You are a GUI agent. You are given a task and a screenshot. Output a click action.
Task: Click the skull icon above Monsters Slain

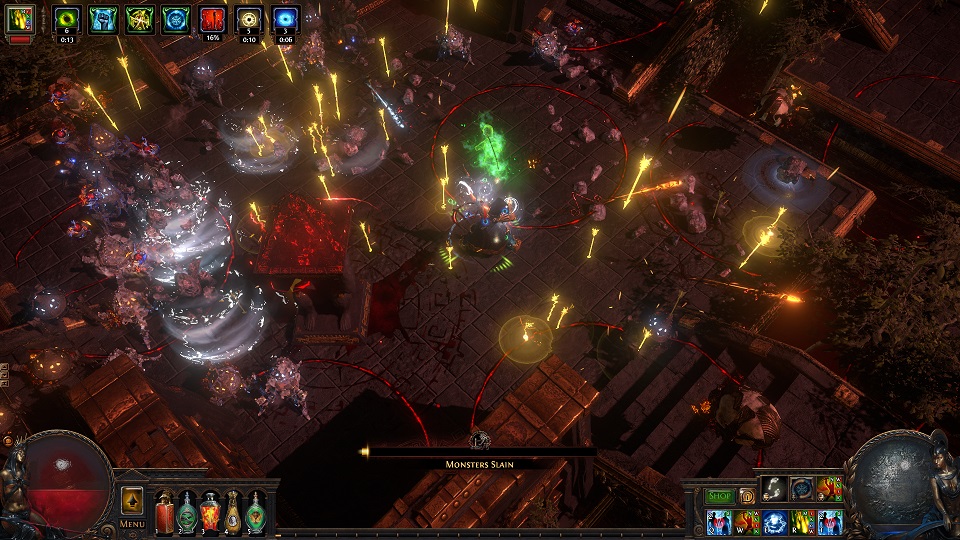[x=481, y=439]
